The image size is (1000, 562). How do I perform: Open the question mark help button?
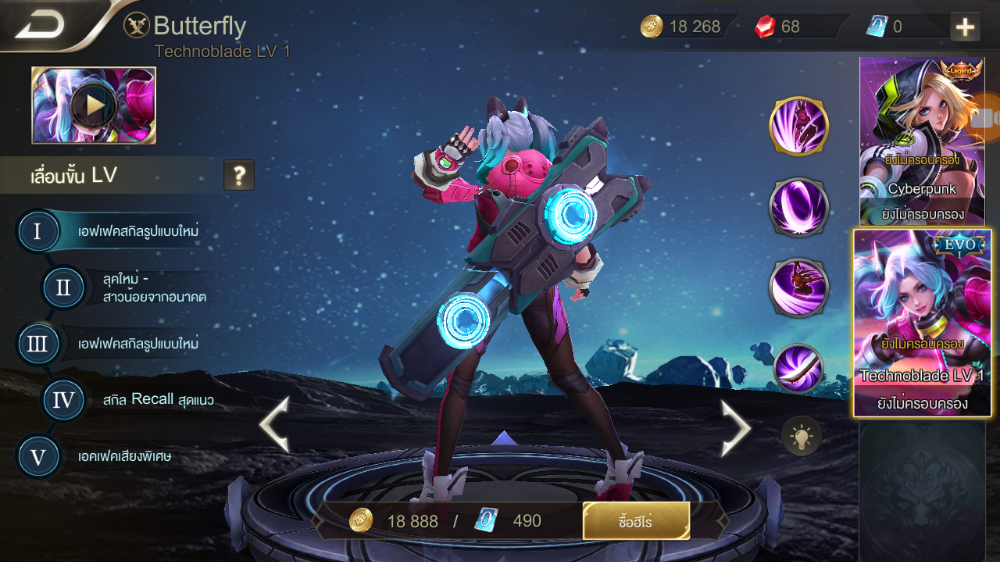point(238,176)
